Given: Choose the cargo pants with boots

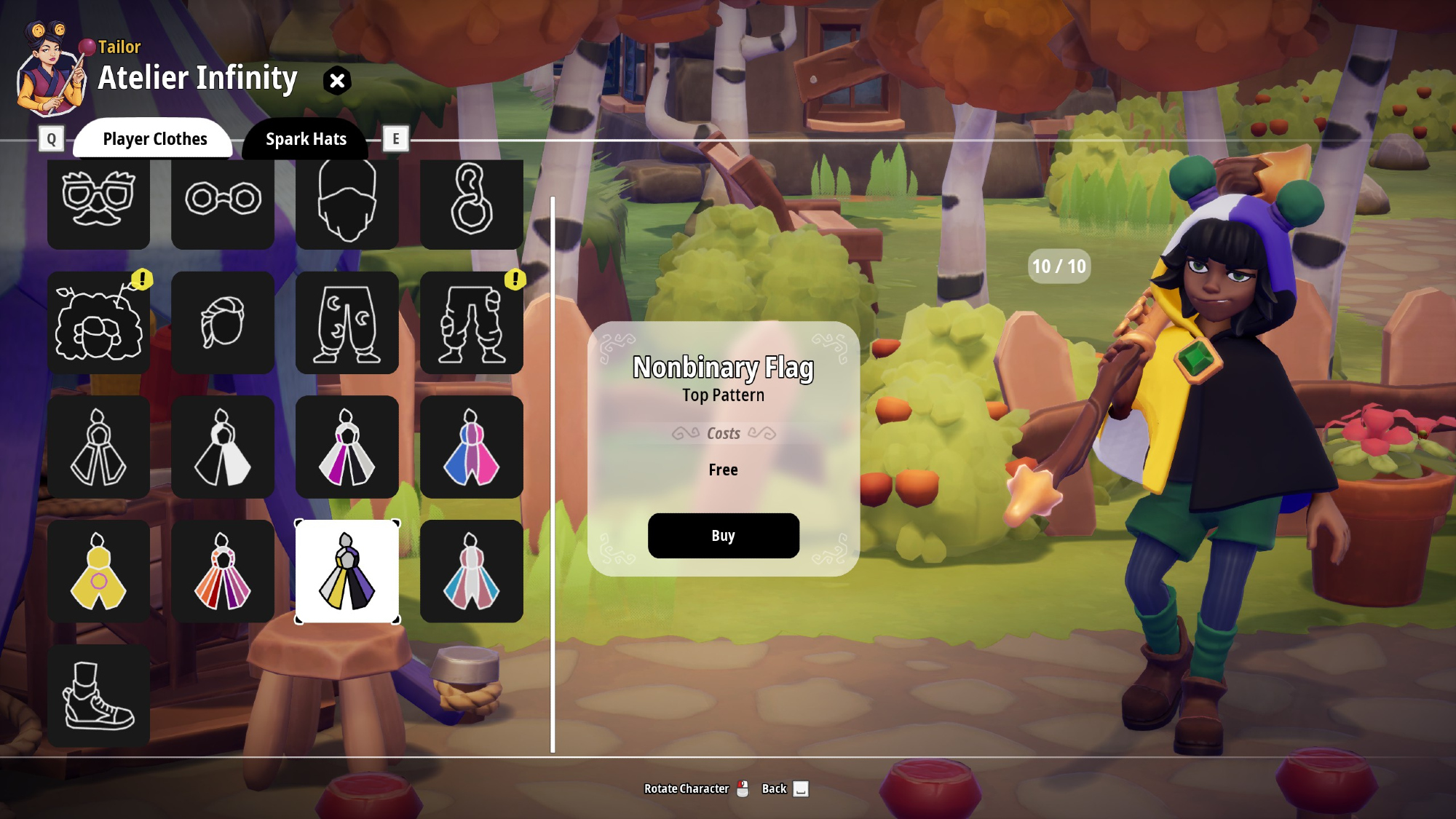Looking at the screenshot, I should pyautogui.click(x=471, y=323).
